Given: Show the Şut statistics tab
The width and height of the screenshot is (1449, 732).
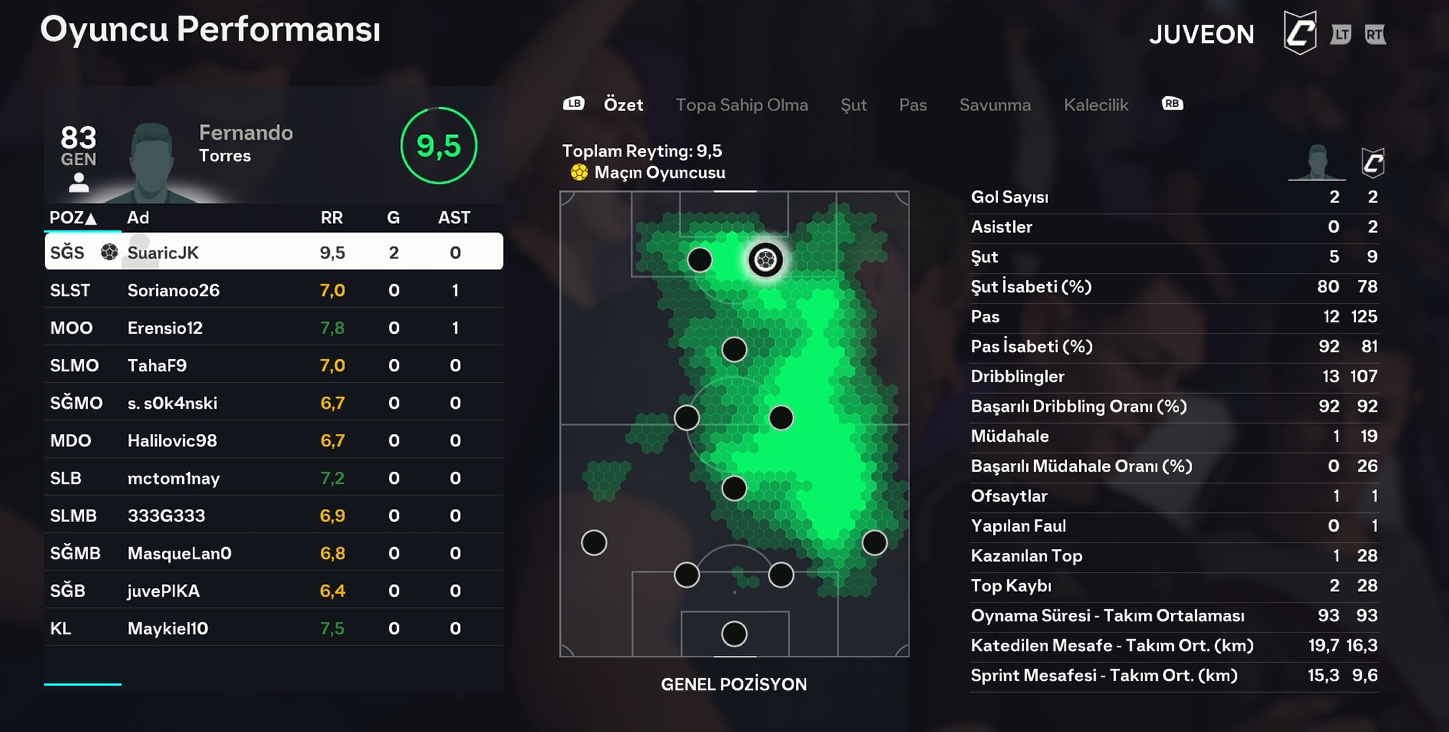Looking at the screenshot, I should coord(853,105).
